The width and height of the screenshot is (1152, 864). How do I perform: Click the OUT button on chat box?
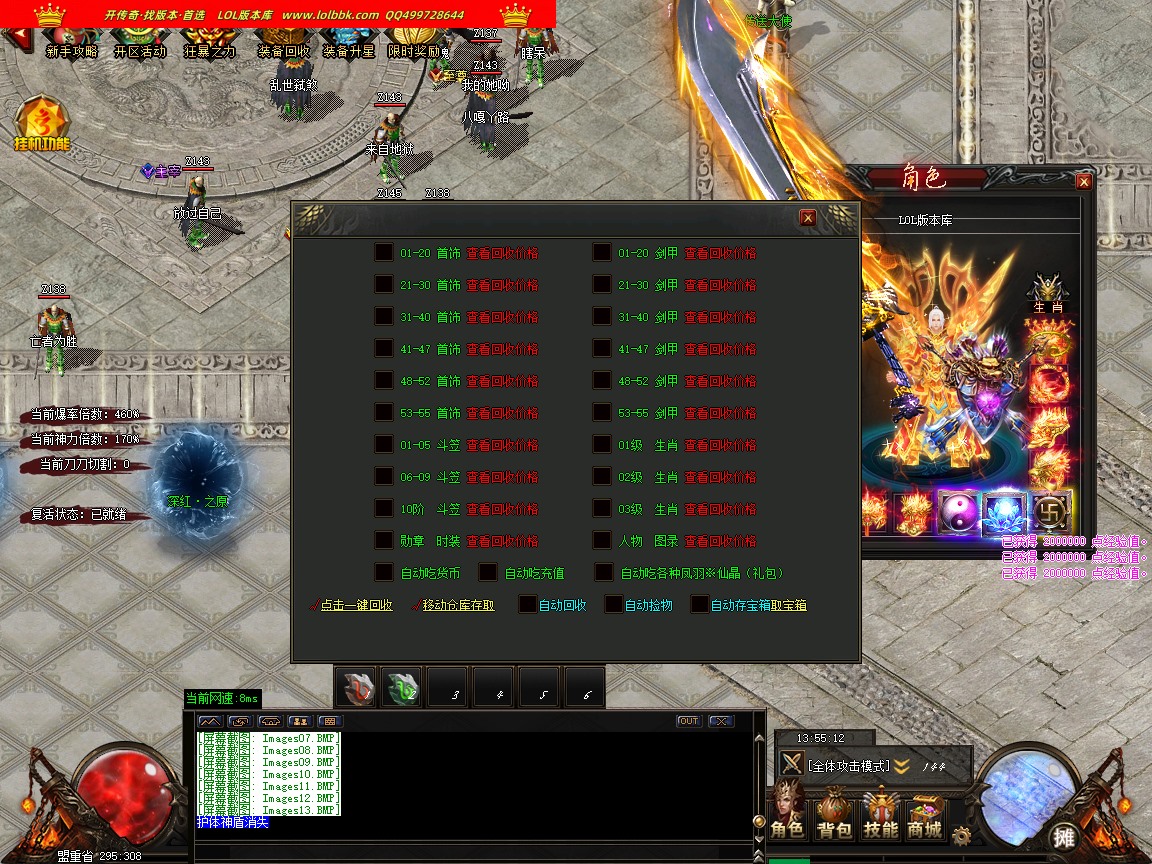point(688,721)
